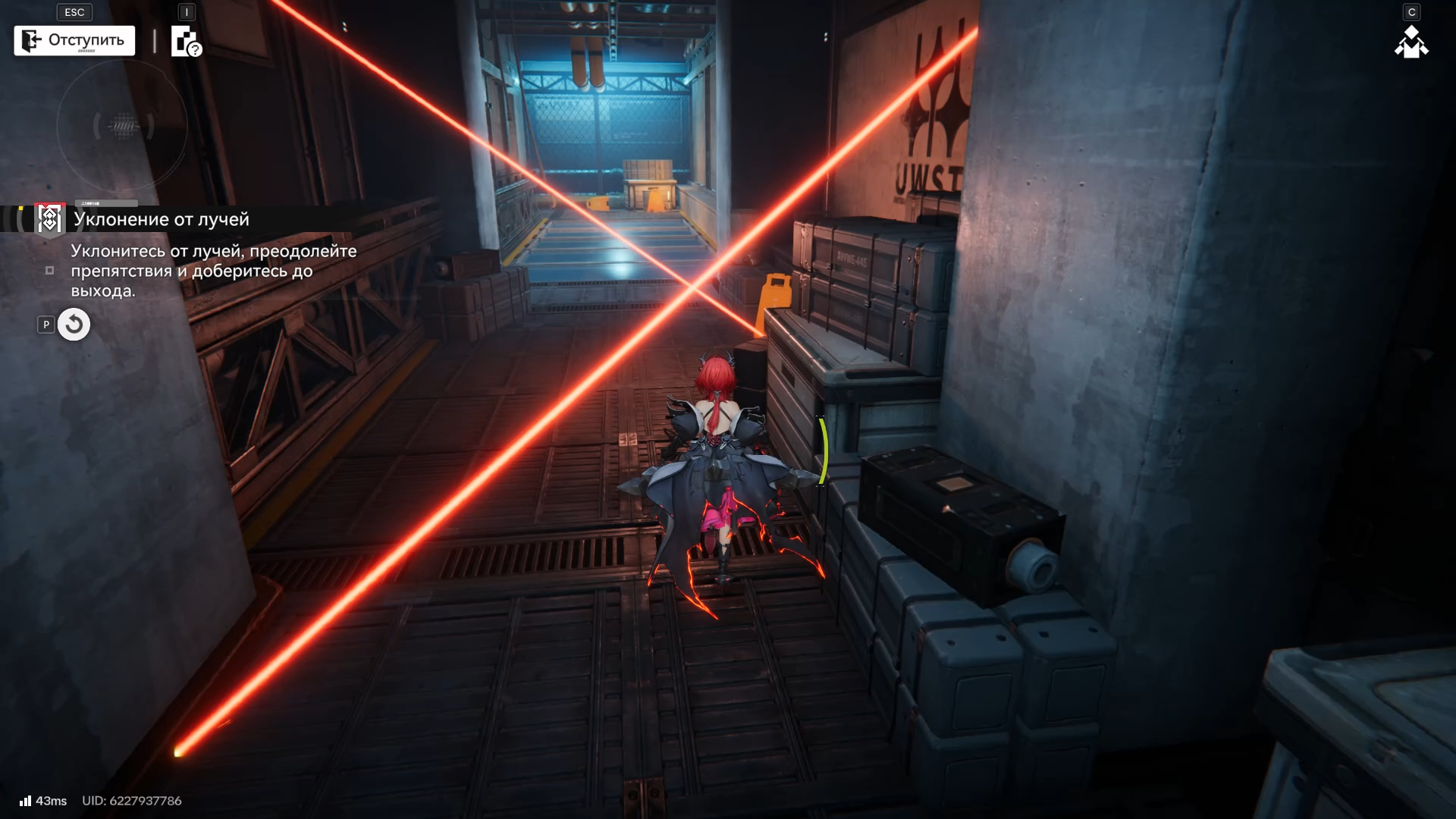Click the Отступить retreat button
1456x819 pixels.
click(74, 40)
